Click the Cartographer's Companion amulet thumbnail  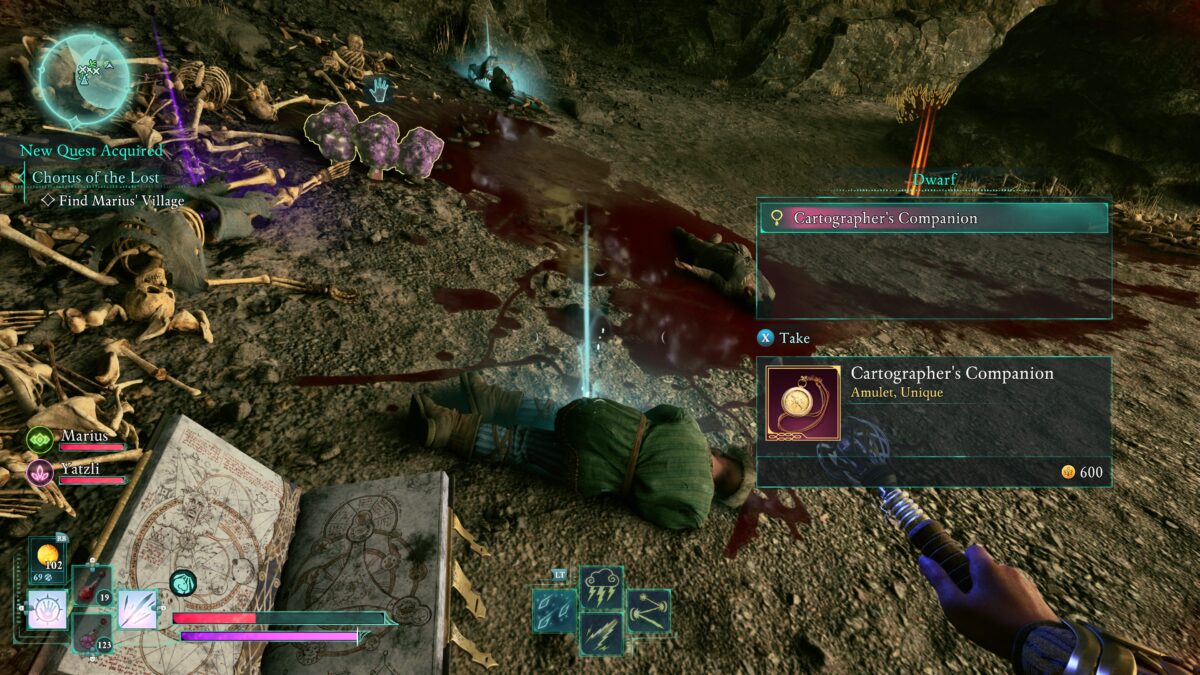(x=803, y=403)
